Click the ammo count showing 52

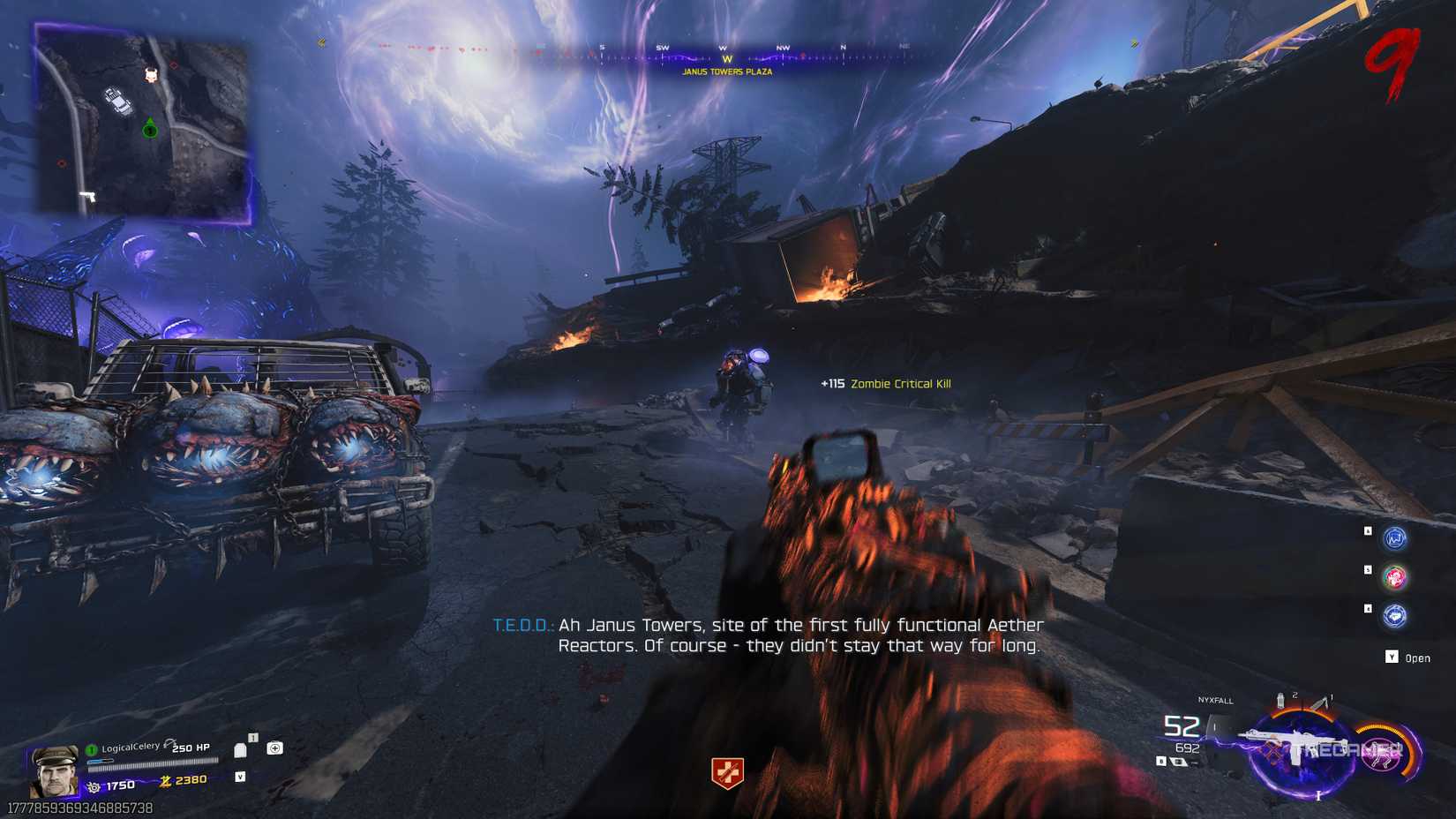coord(1182,725)
